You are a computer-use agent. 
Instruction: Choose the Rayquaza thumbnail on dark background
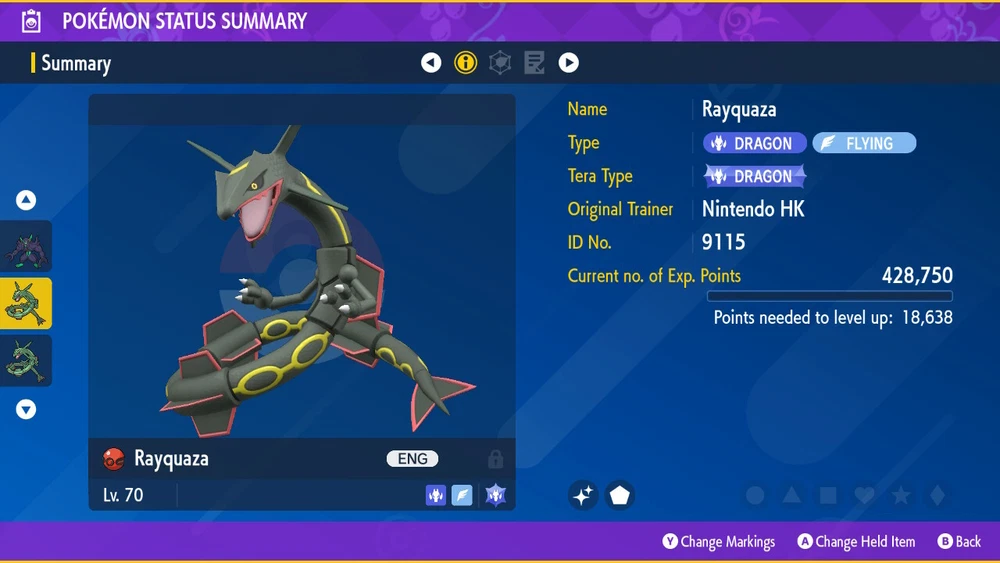(26, 361)
